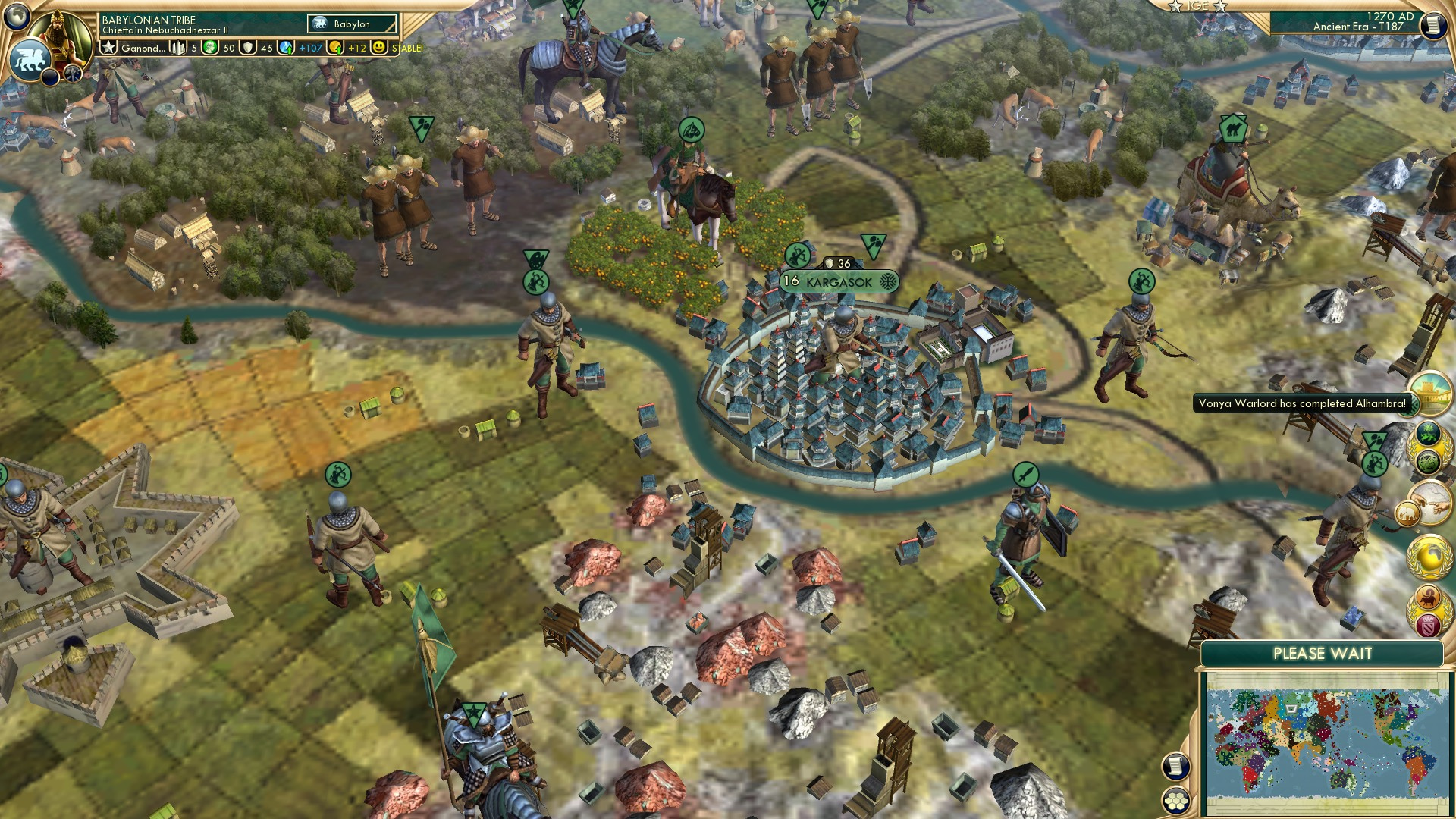Select the cities count icon showing 5
This screenshot has width=1456, height=819.
pyautogui.click(x=177, y=49)
